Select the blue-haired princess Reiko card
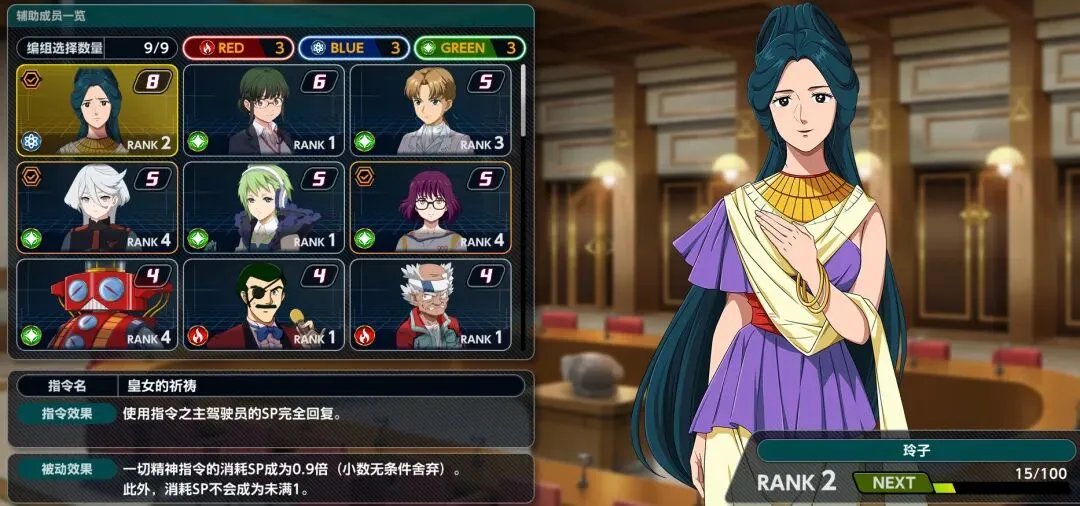 (x=97, y=110)
